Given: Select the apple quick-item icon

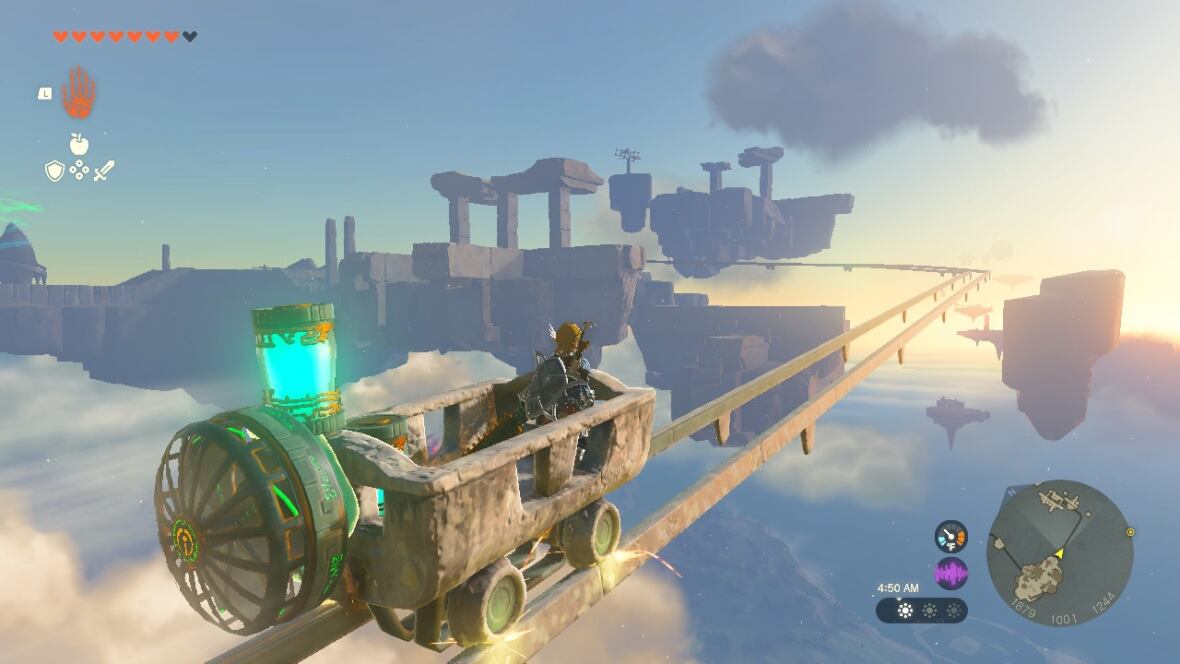Looking at the screenshot, I should click(79, 144).
